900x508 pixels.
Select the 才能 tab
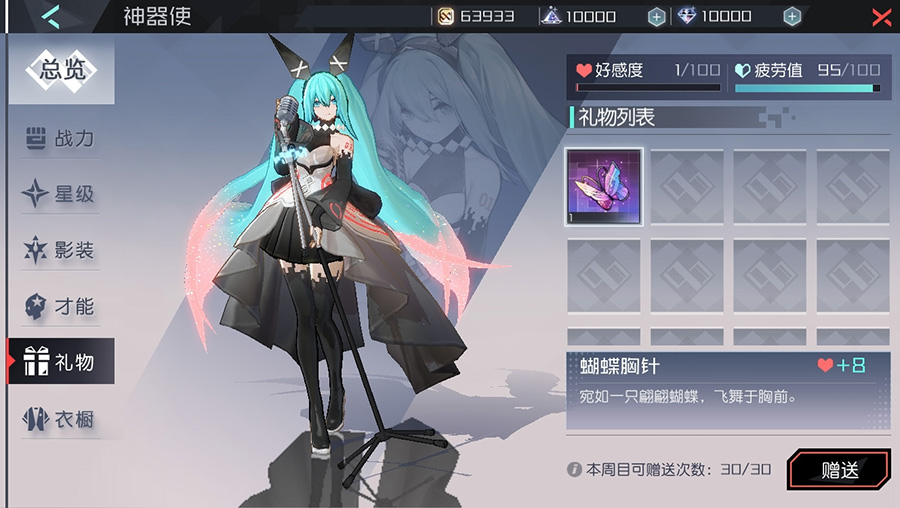(x=62, y=306)
